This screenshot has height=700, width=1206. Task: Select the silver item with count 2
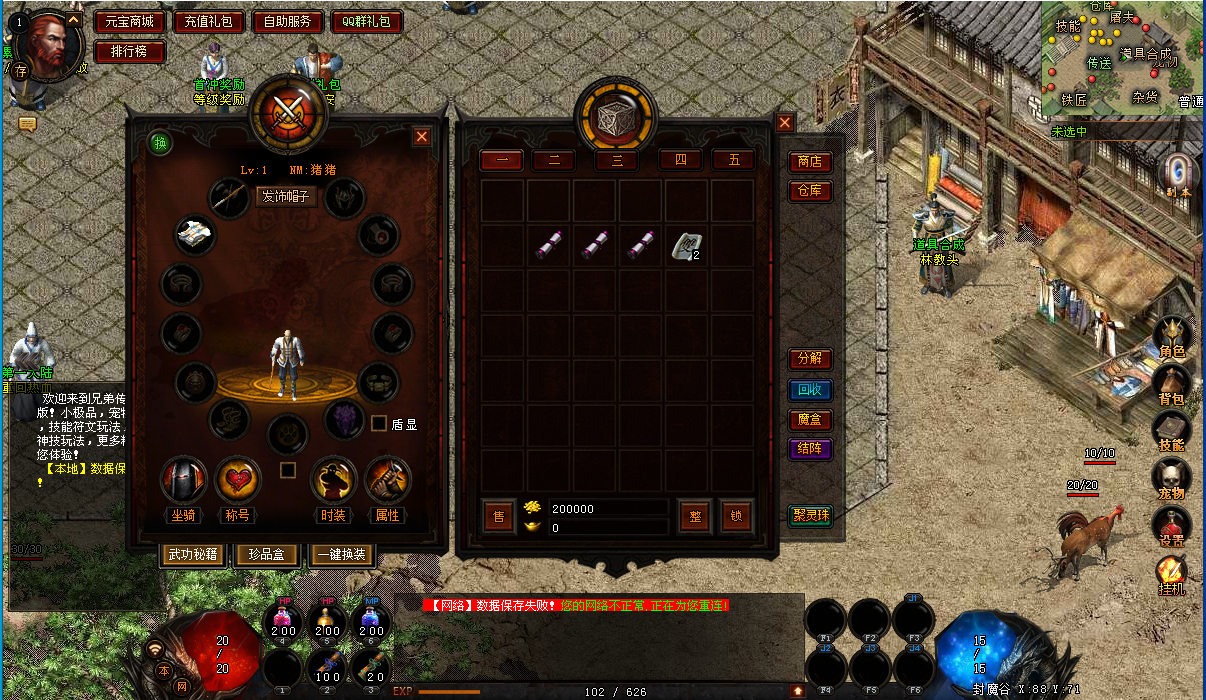pyautogui.click(x=686, y=246)
